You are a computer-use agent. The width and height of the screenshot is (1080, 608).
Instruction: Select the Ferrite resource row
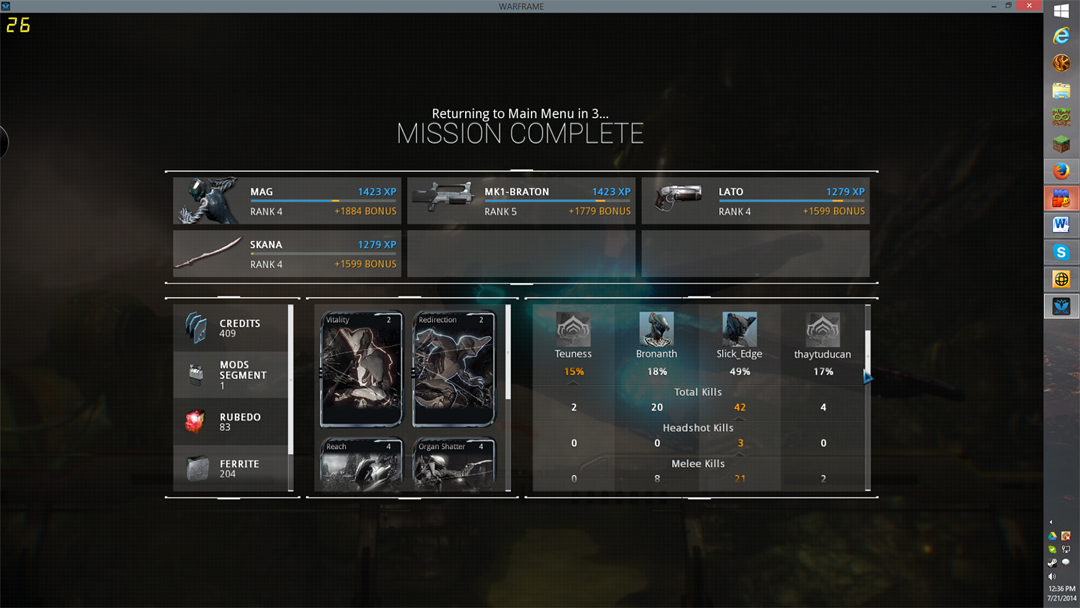pyautogui.click(x=231, y=468)
